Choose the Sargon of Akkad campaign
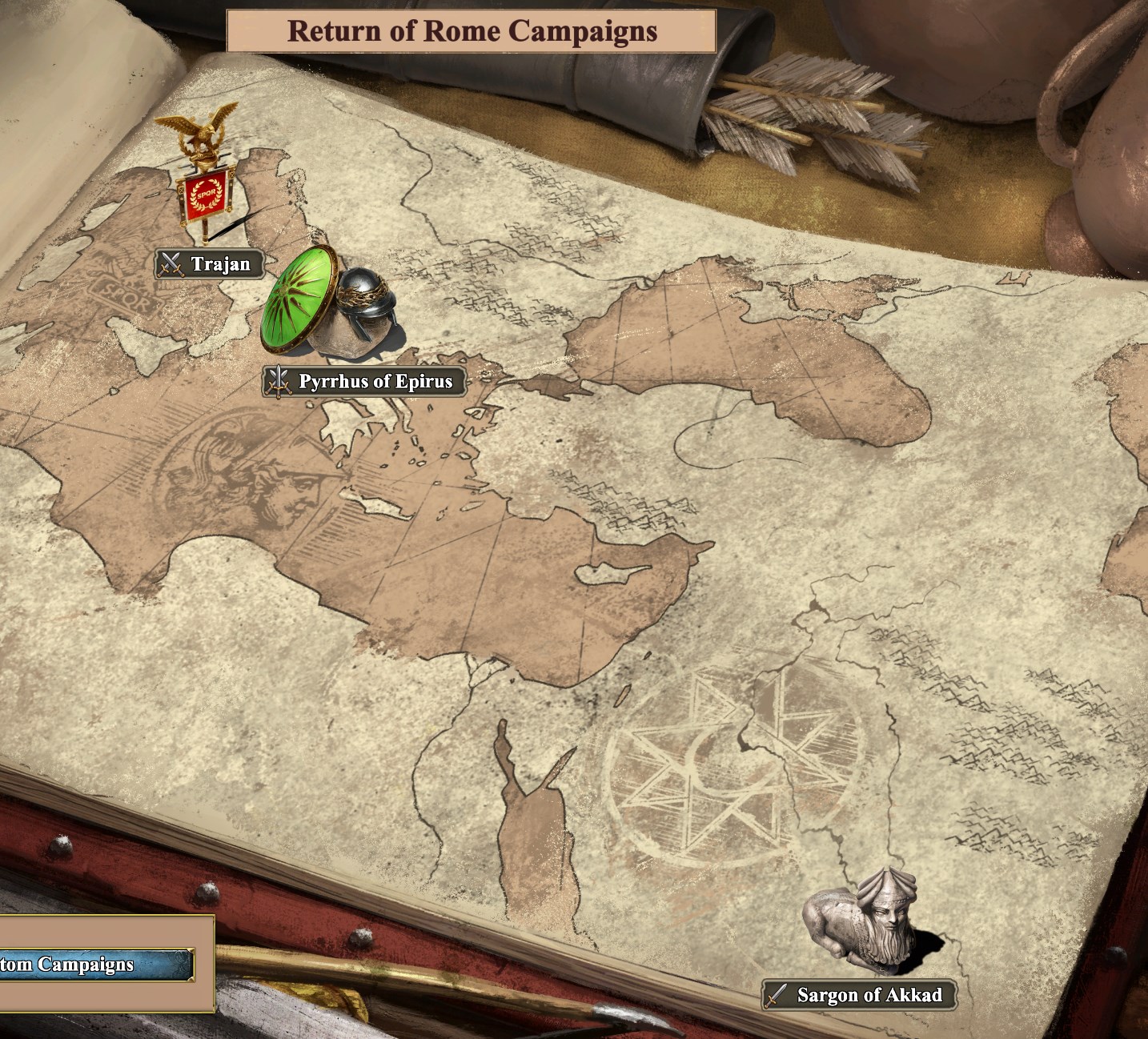This screenshot has width=1148, height=1039. click(x=859, y=995)
